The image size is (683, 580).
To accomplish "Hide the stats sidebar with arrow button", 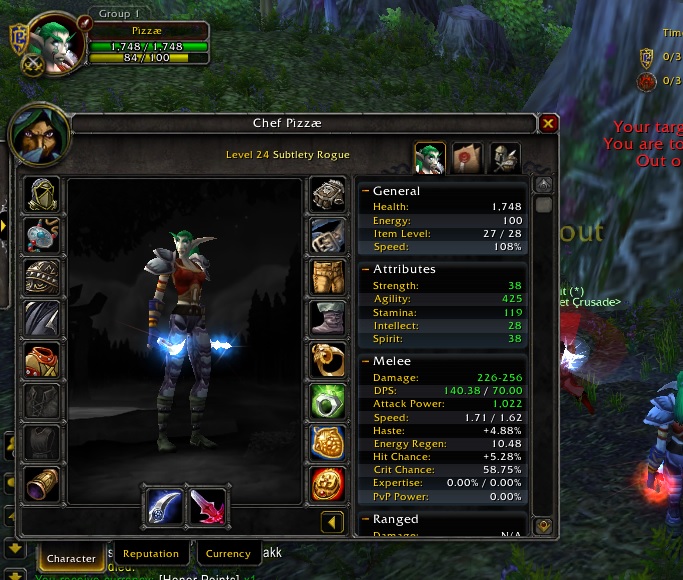I will (x=332, y=522).
